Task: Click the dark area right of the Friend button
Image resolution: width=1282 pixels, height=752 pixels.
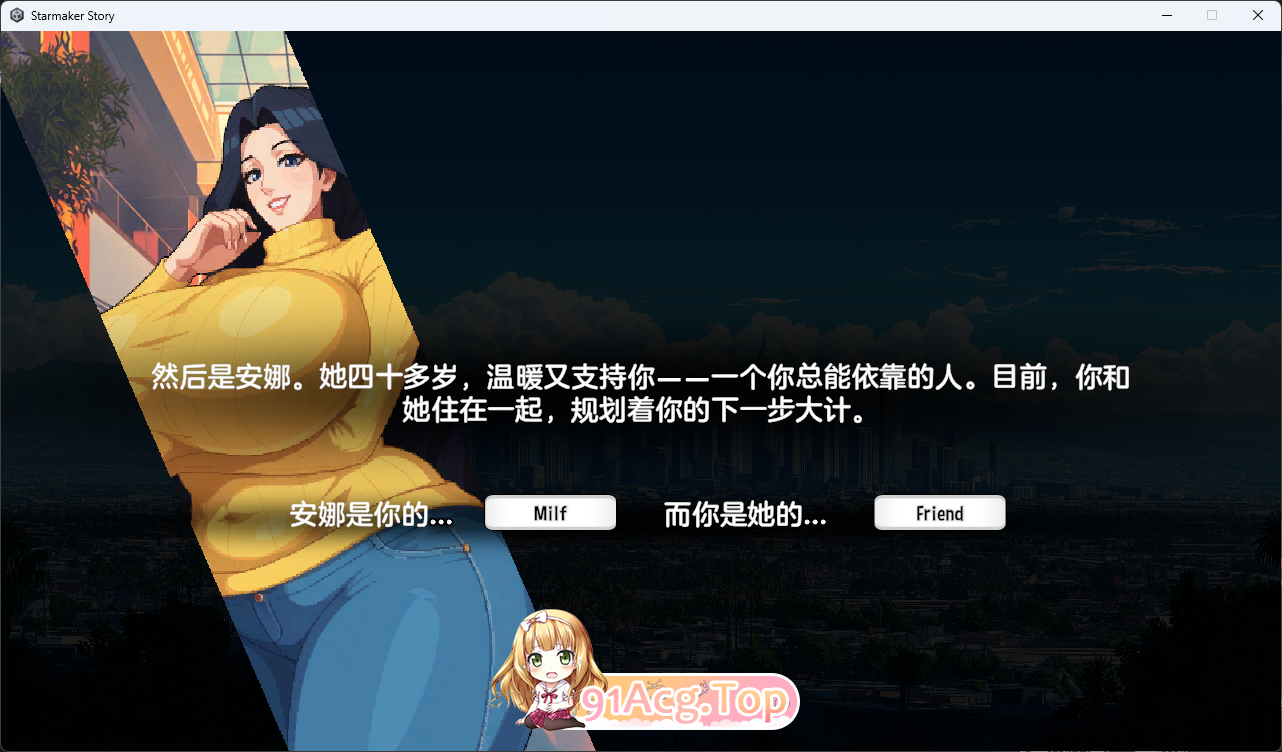Action: tap(1120, 512)
